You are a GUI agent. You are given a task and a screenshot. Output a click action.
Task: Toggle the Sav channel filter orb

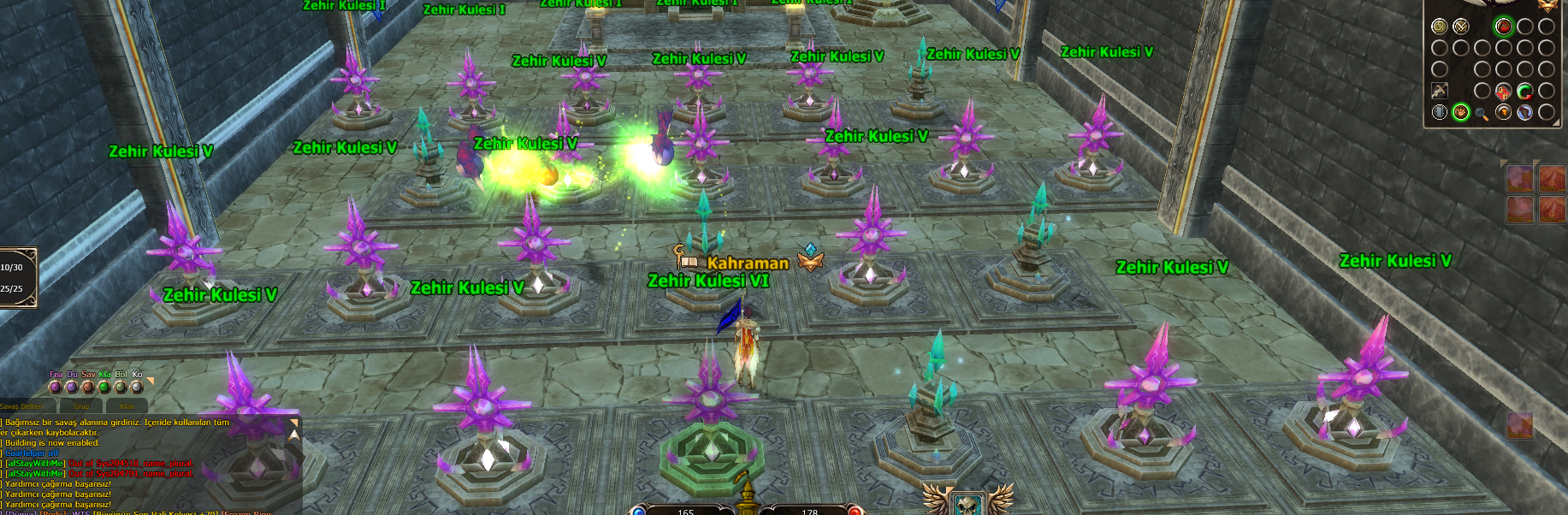88,387
